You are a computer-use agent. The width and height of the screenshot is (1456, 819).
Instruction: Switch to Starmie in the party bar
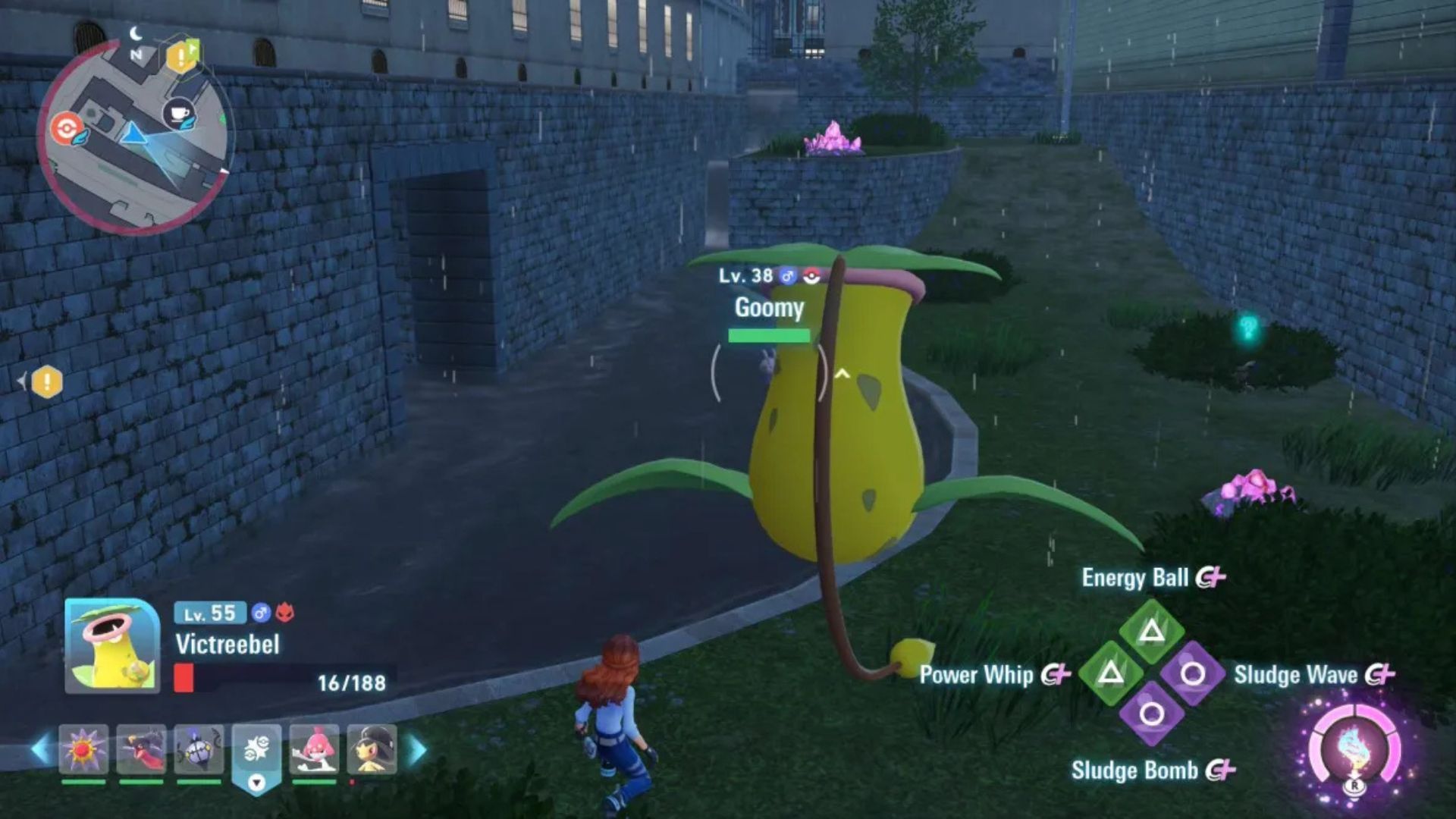(x=83, y=749)
